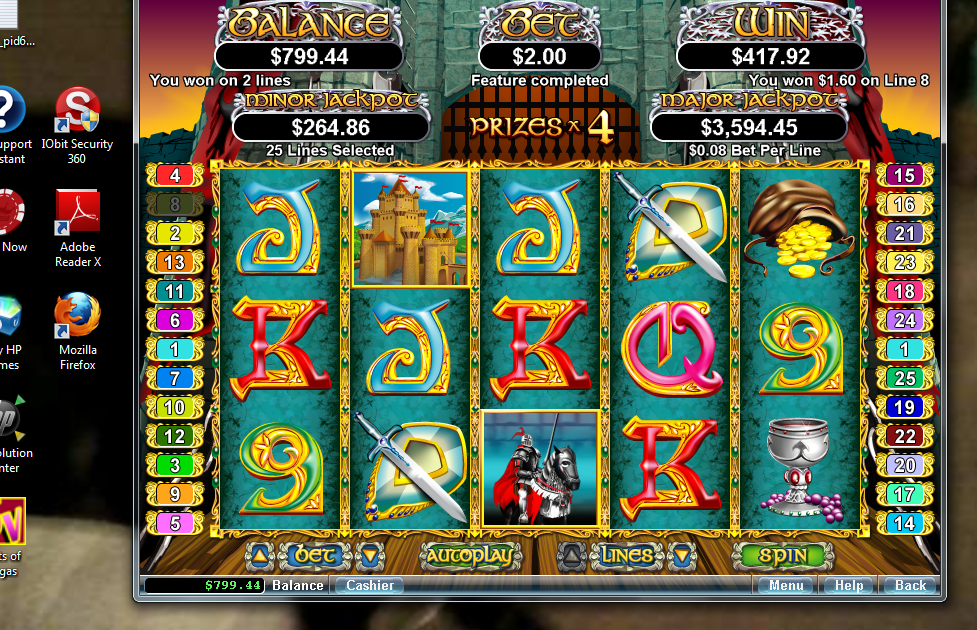Go Back to the casino lobby
Image resolution: width=977 pixels, height=630 pixels.
tap(910, 585)
